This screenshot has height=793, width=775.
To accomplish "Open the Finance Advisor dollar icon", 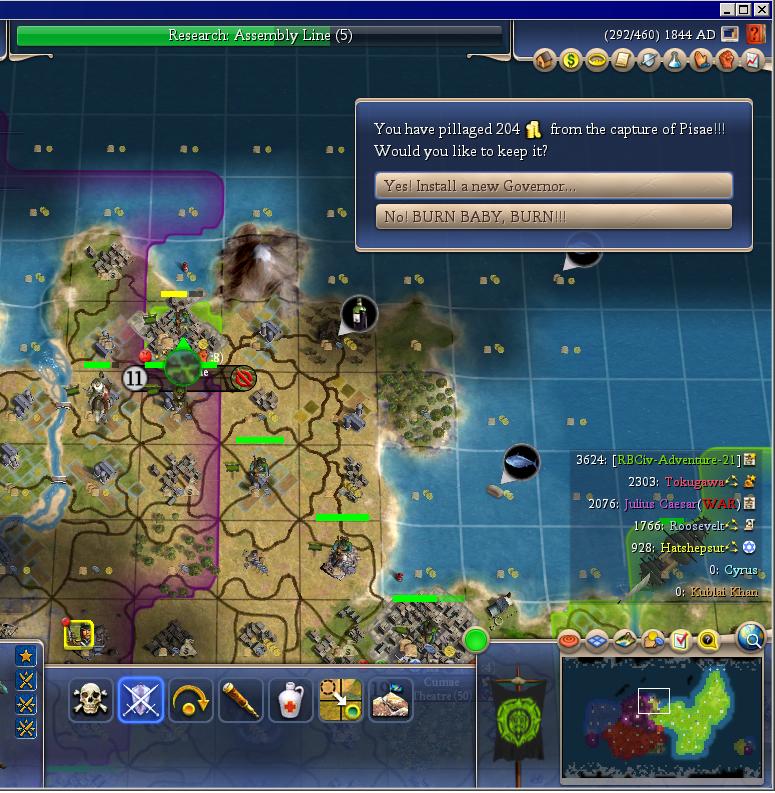I will click(571, 61).
